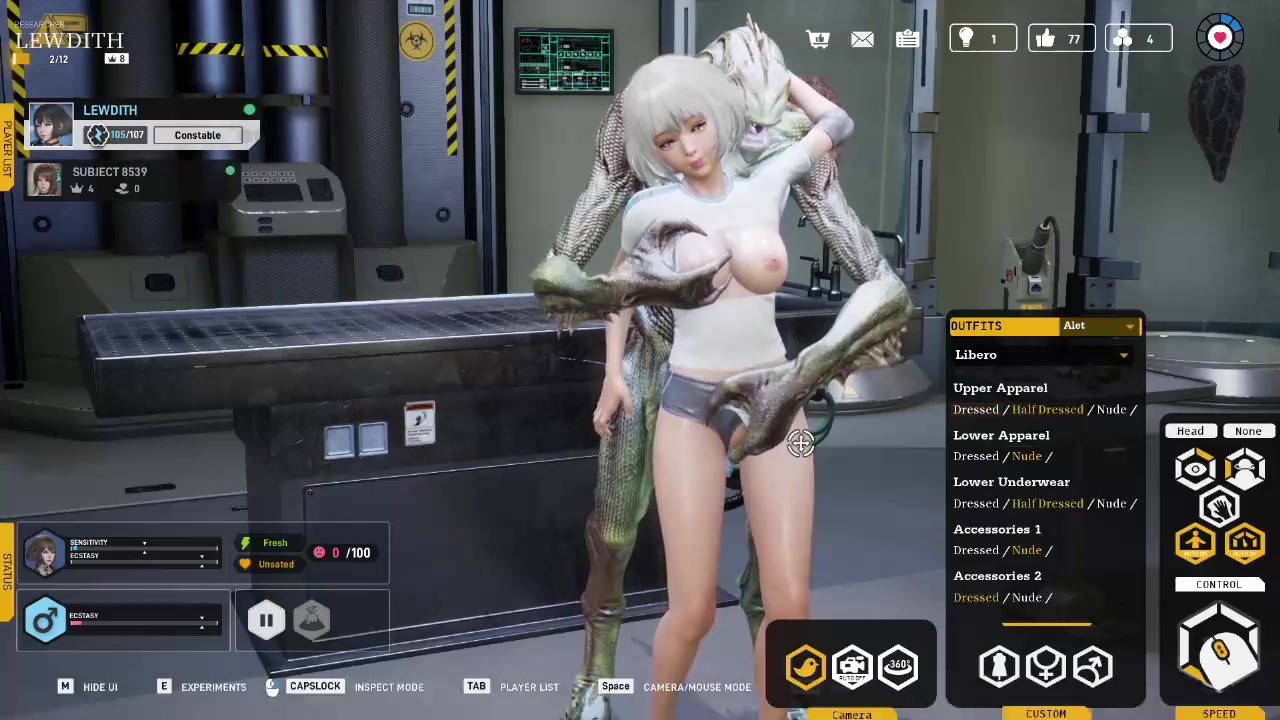The image size is (1280, 720).
Task: Set Lower Underwear to Half Dressed
Action: pos(1047,504)
